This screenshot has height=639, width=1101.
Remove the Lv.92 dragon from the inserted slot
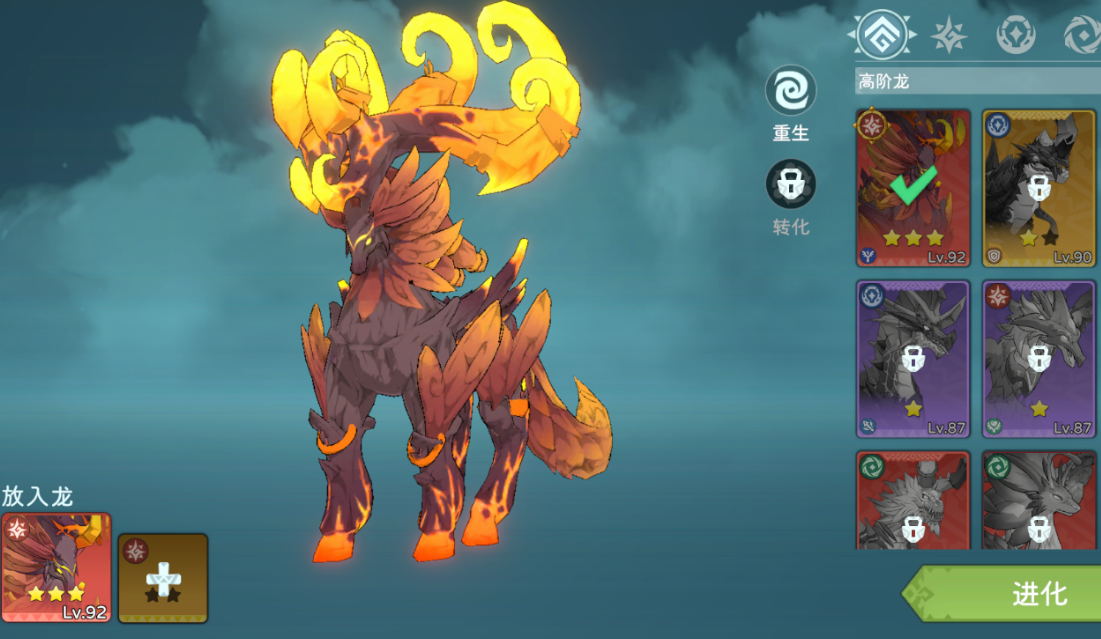[x=56, y=568]
